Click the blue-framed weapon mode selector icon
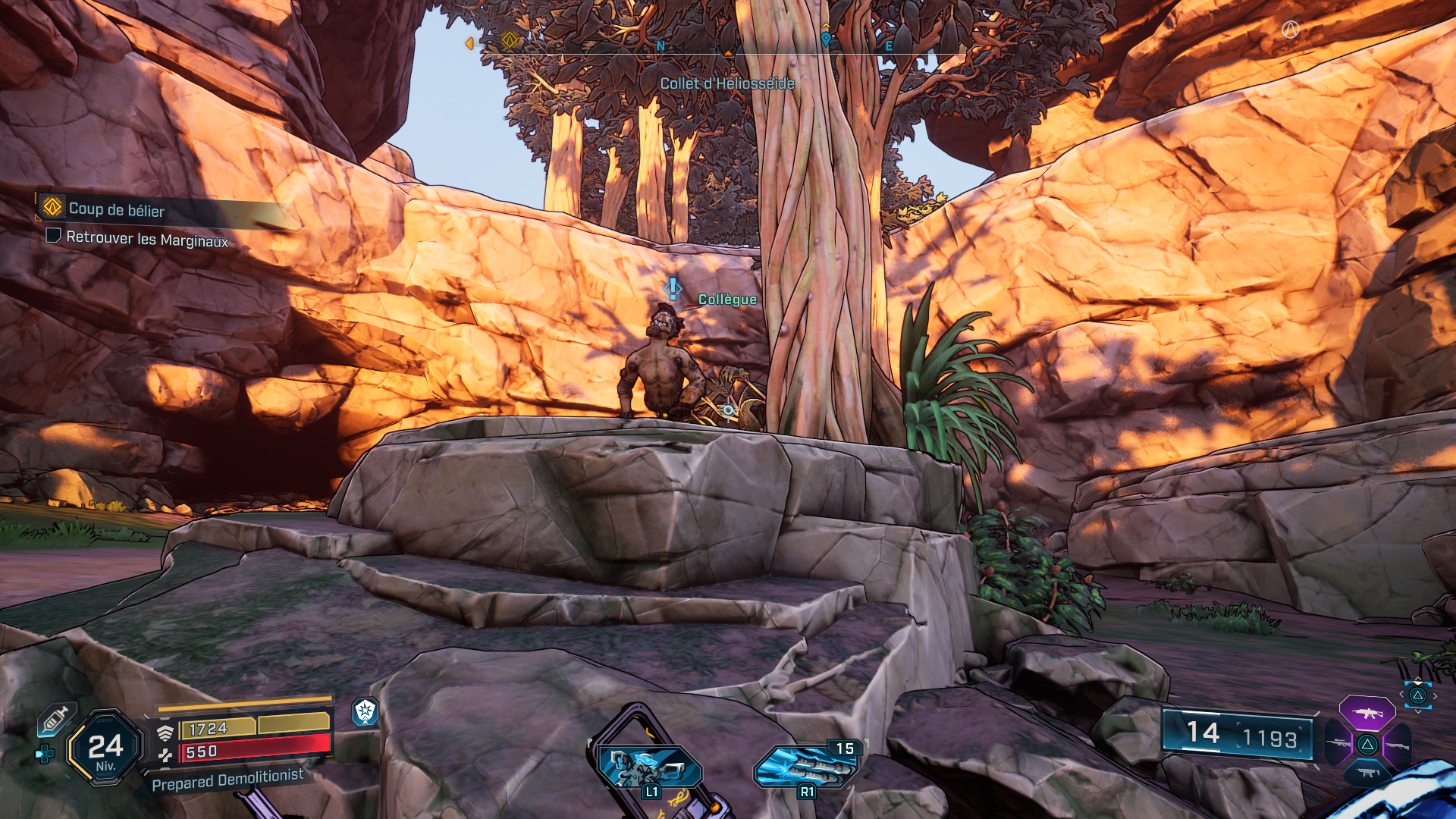Viewport: 1456px width, 819px height. click(x=1417, y=695)
